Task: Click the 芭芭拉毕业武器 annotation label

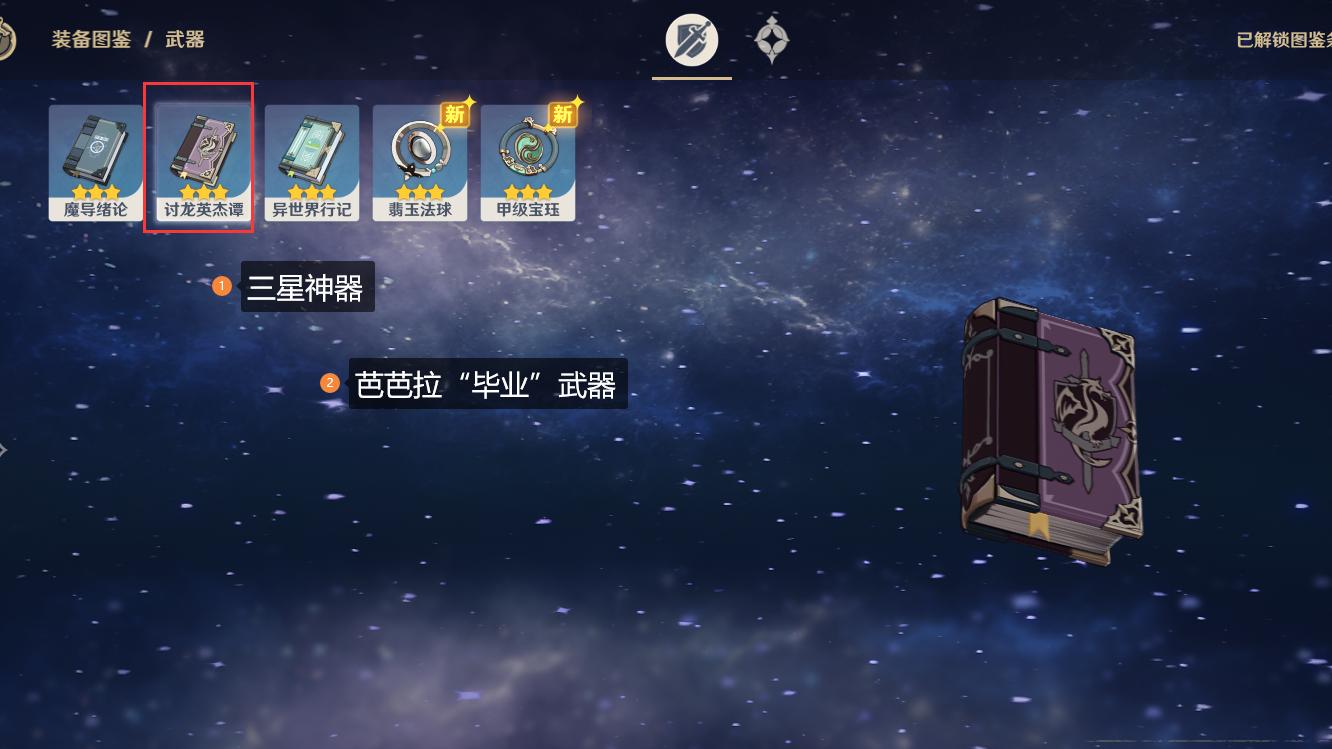Action: 487,383
